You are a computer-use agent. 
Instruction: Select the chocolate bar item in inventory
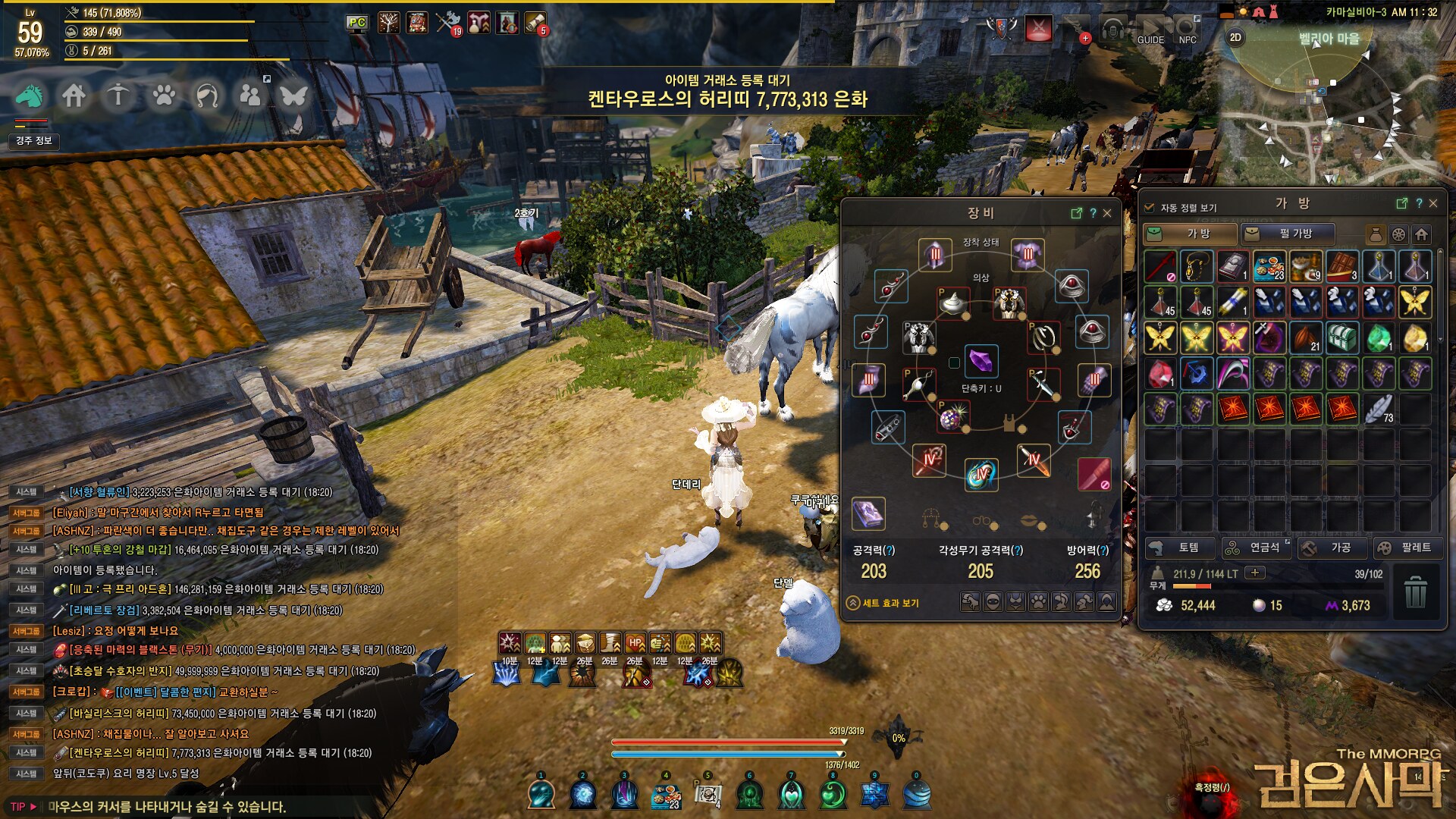click(x=1341, y=266)
